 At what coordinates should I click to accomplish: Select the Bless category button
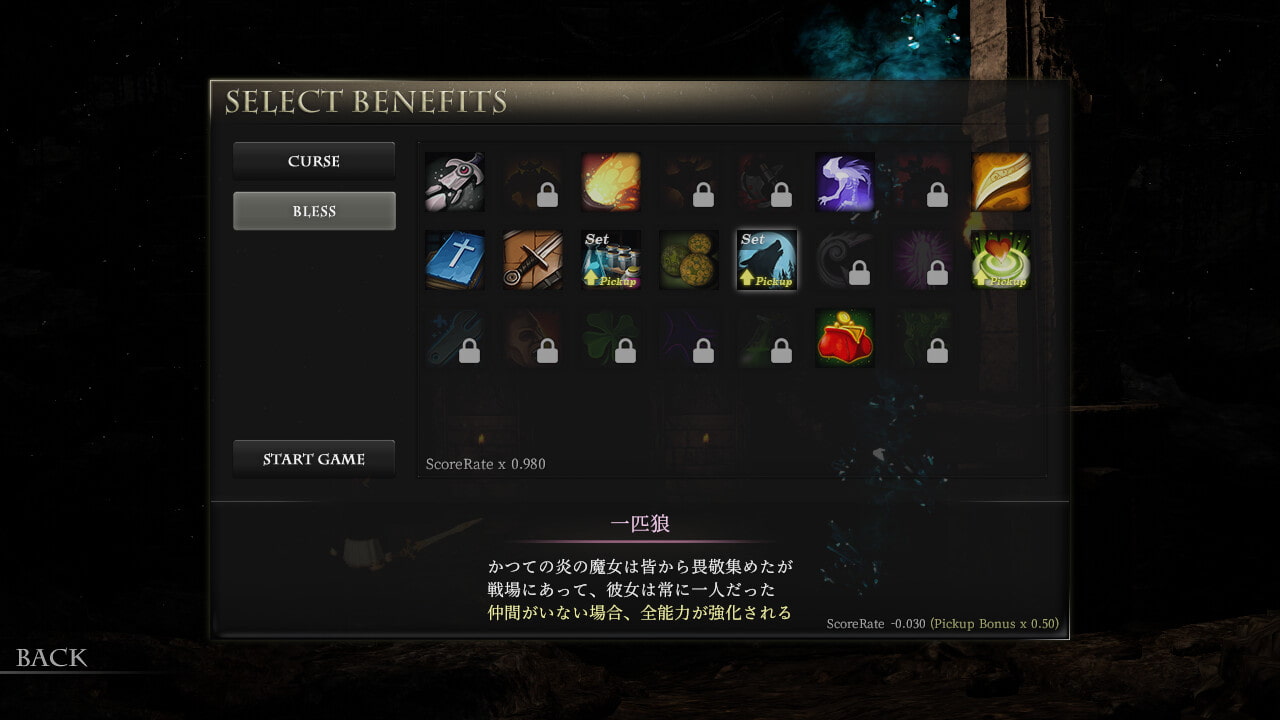pos(314,211)
